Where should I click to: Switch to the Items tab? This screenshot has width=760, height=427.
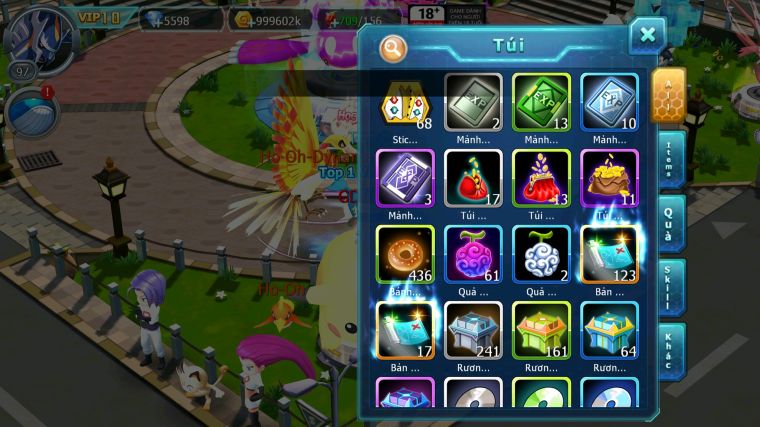pos(670,160)
